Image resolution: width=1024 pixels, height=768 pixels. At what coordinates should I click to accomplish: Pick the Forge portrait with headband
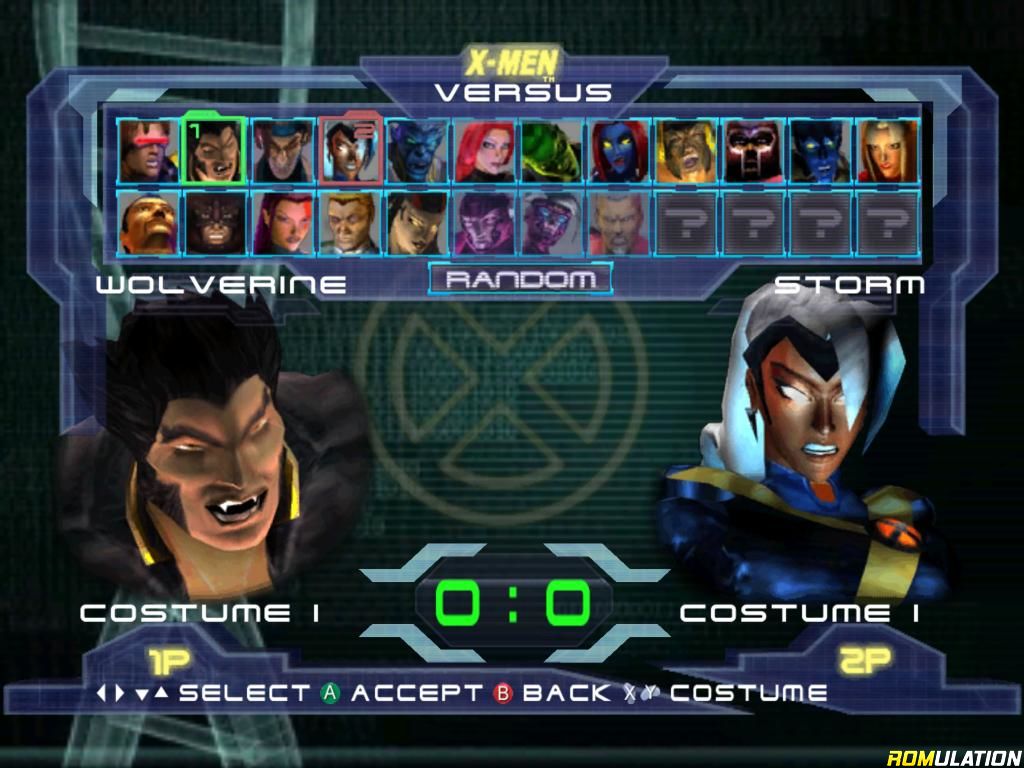[147, 223]
